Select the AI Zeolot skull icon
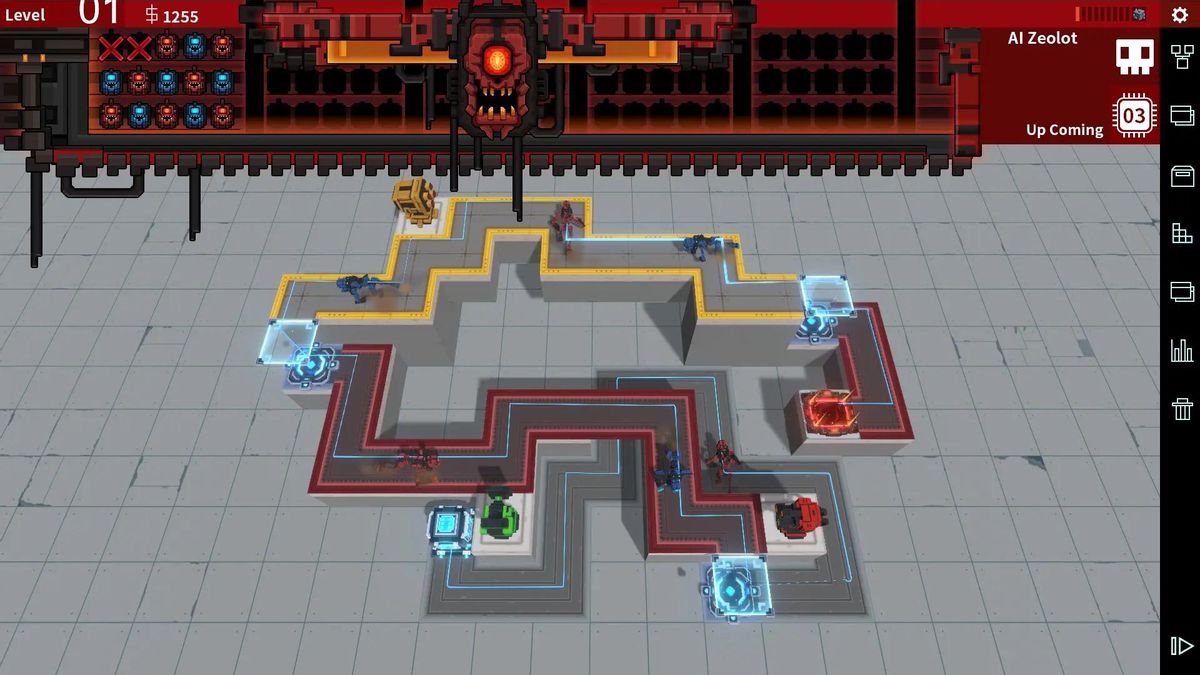 1135,56
